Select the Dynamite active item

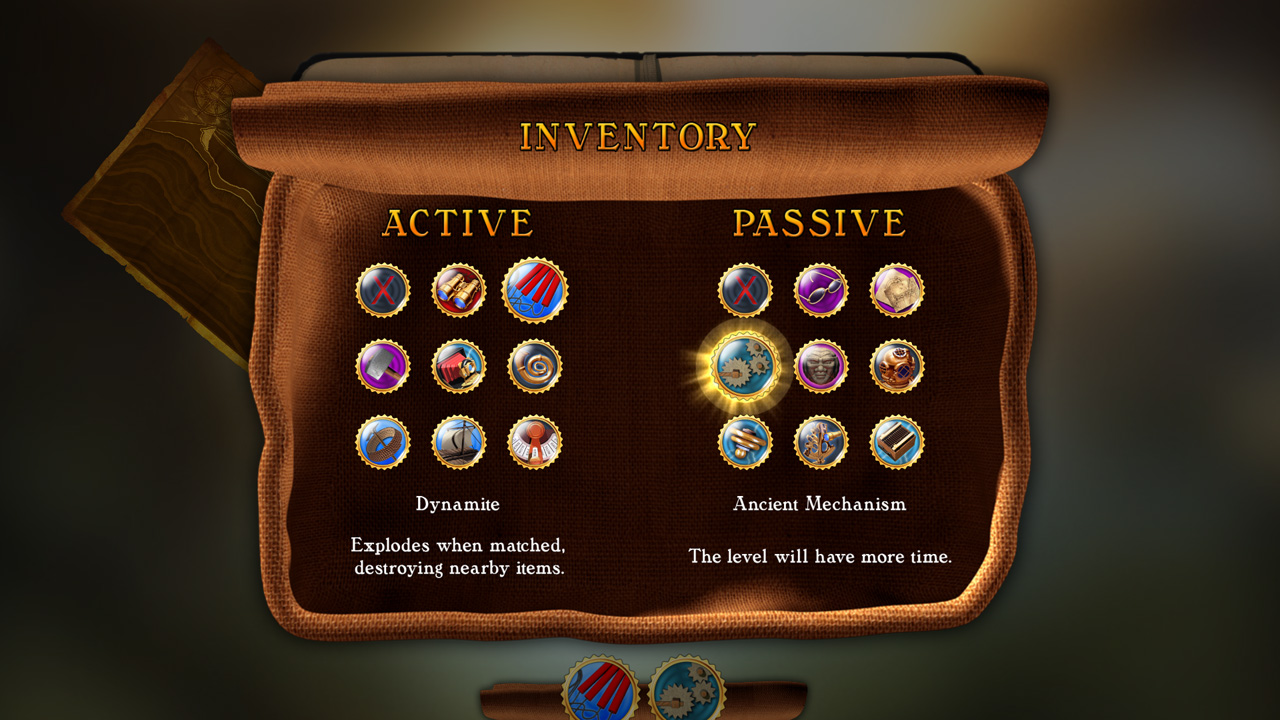[537, 290]
